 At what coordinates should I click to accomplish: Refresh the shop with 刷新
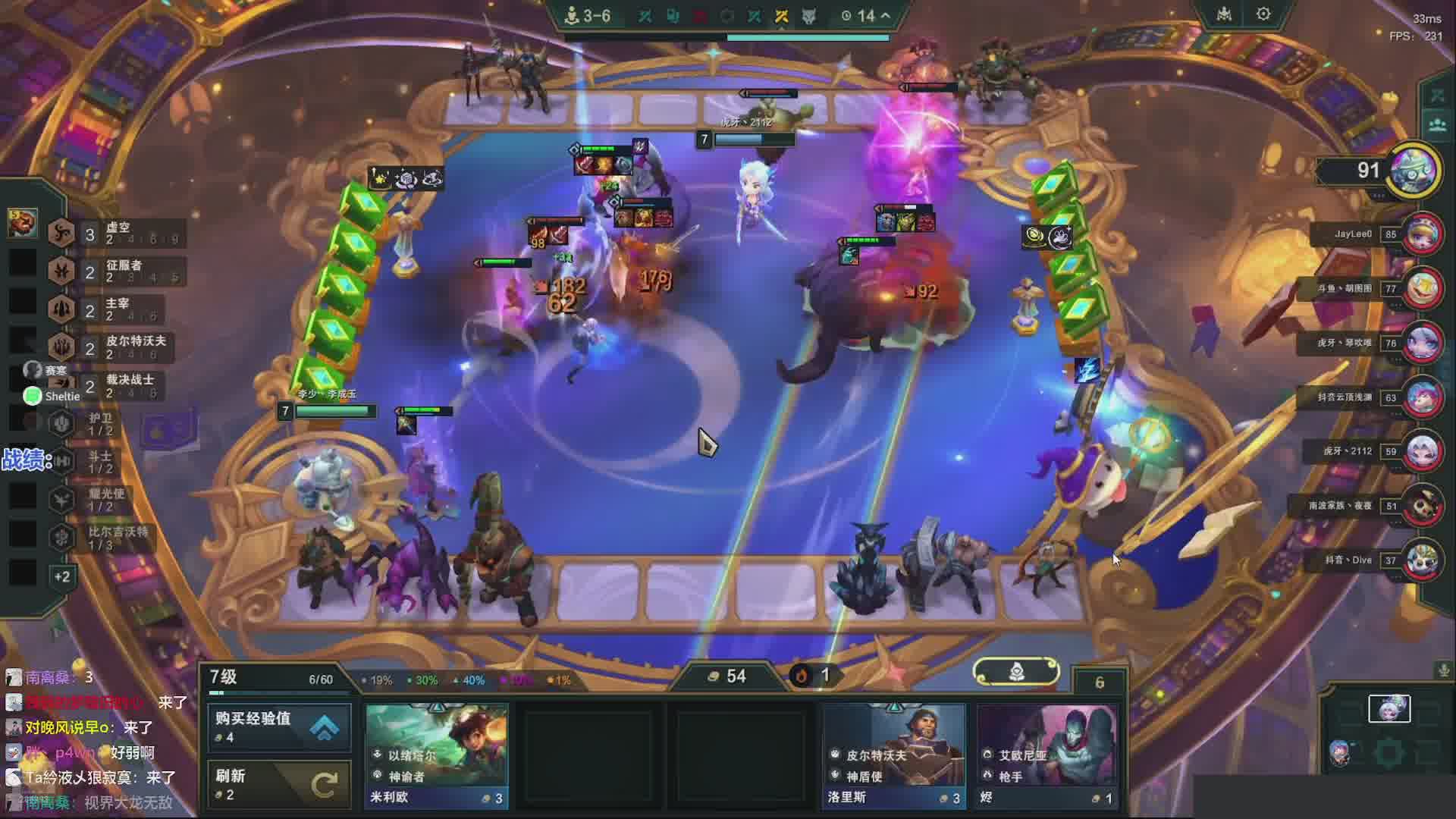[x=279, y=784]
